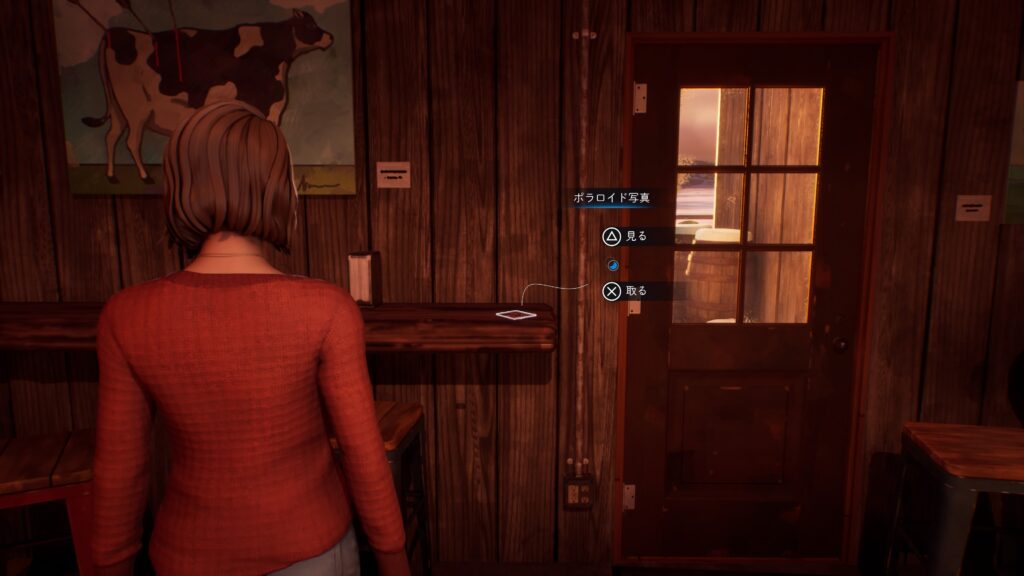
Task: Choose the 取る (take) option
Action: 624,291
